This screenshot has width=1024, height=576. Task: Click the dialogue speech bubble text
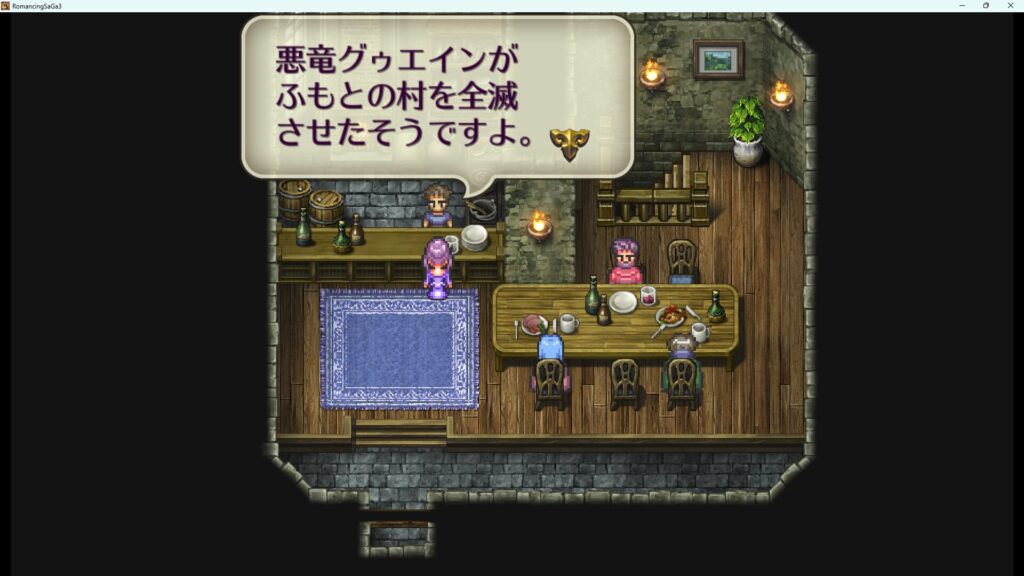point(405,98)
